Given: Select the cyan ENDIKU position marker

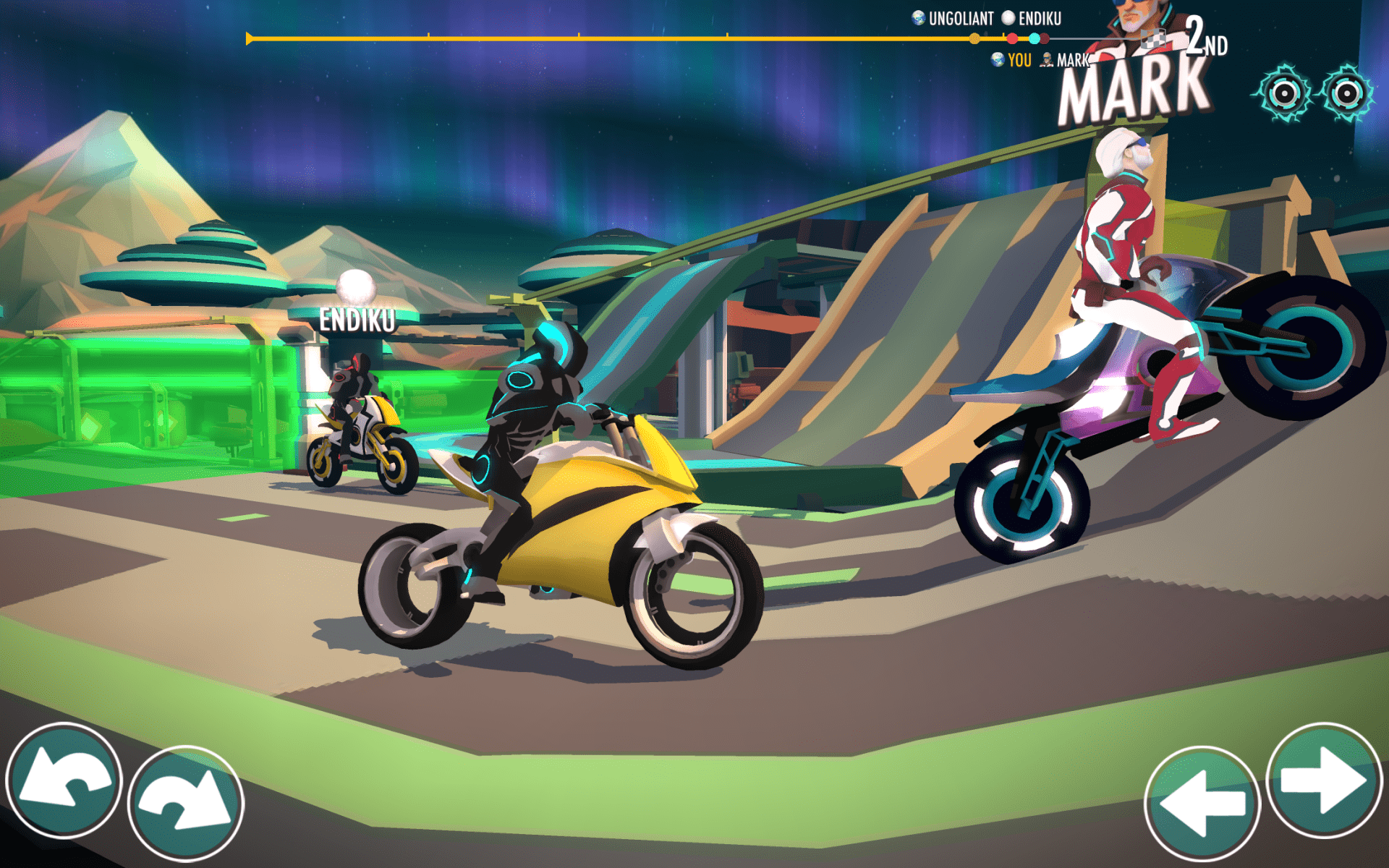Looking at the screenshot, I should tap(1033, 38).
